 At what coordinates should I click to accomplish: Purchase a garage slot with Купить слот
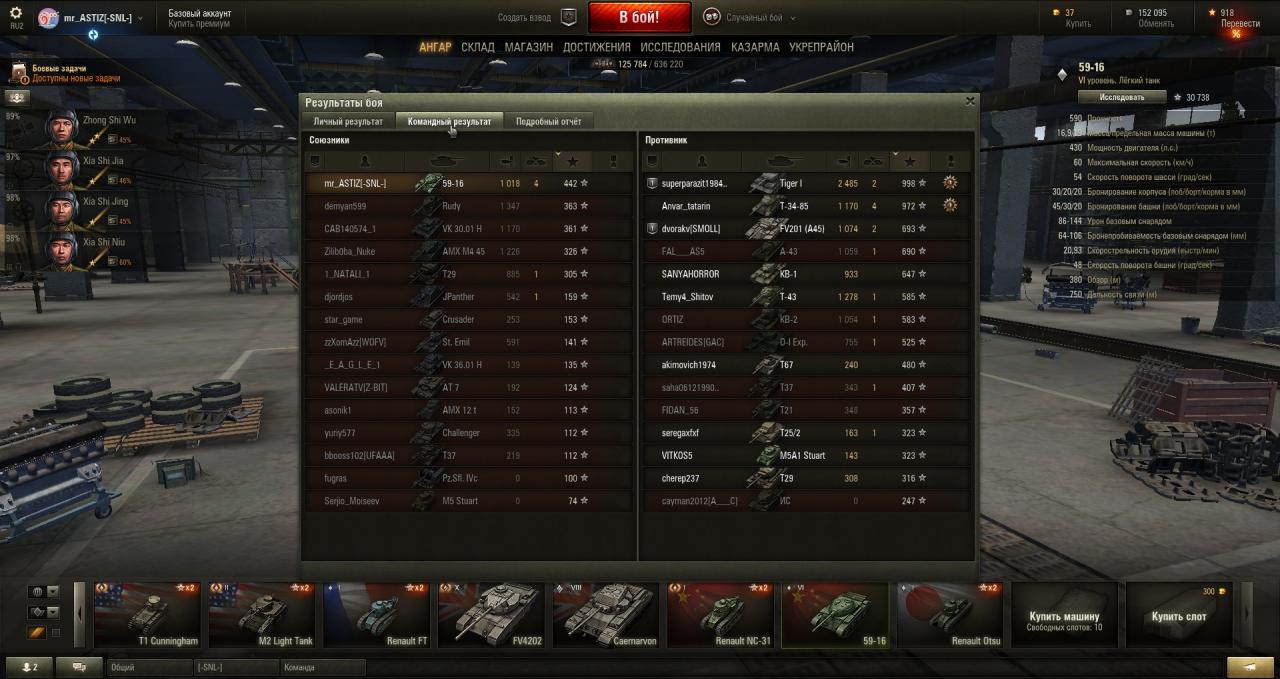[x=1178, y=616]
